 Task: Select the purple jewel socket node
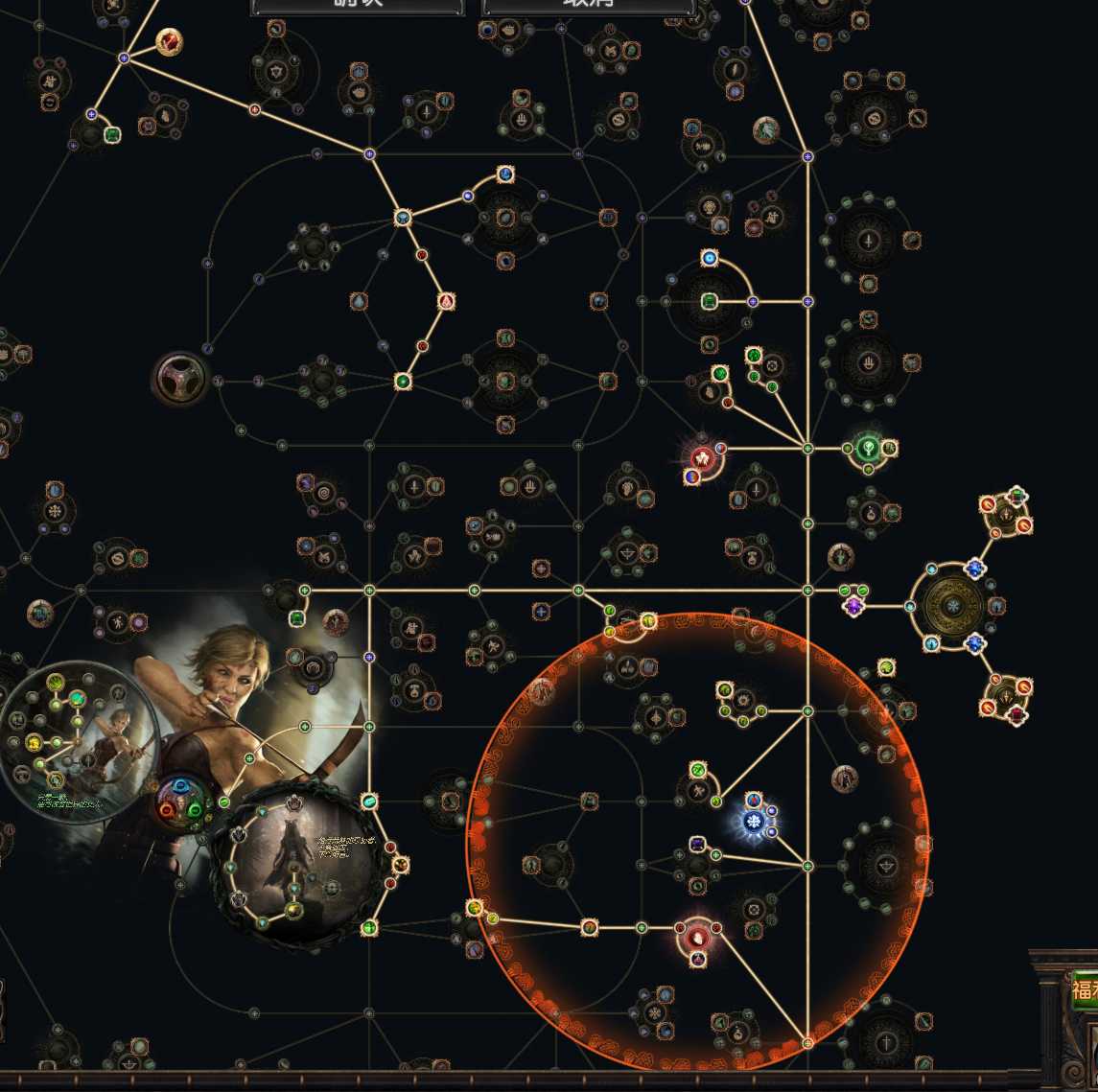853,606
